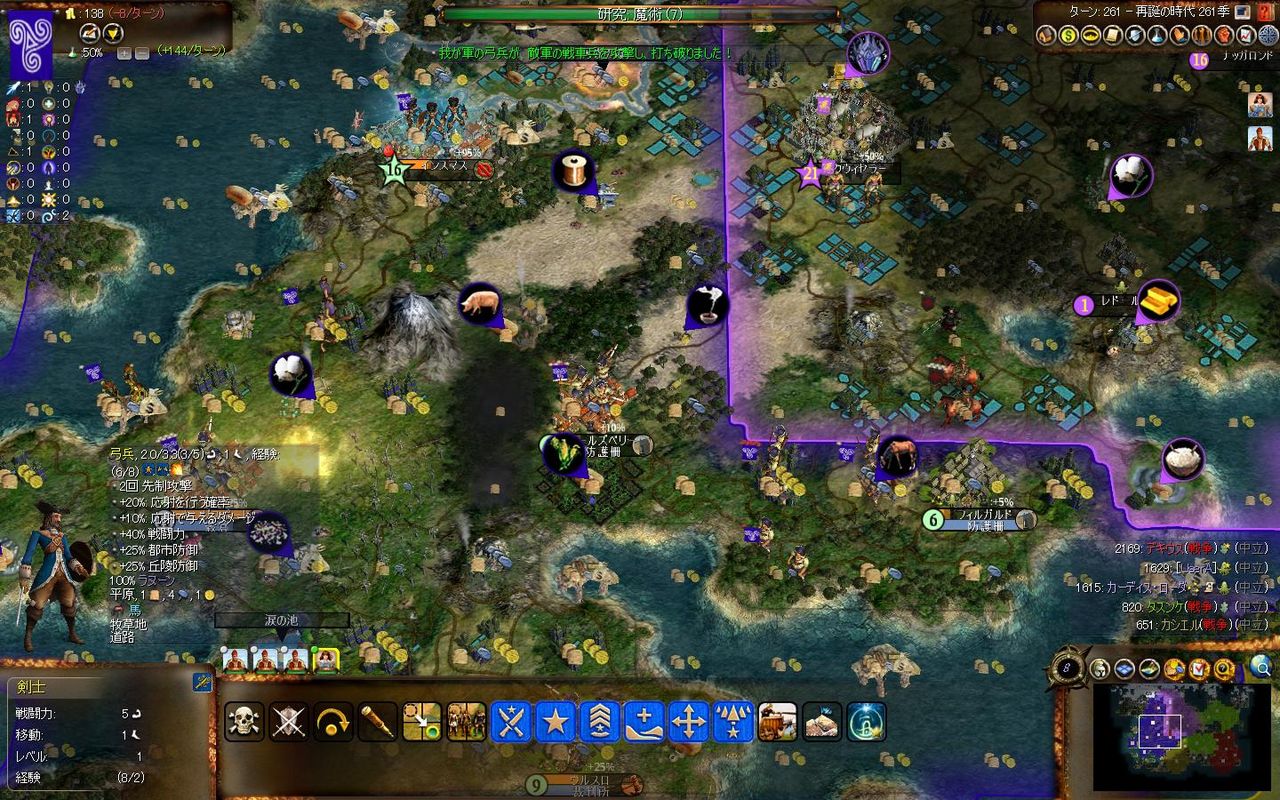
Task: Toggle the bare map resource overlay
Action: (1147, 668)
